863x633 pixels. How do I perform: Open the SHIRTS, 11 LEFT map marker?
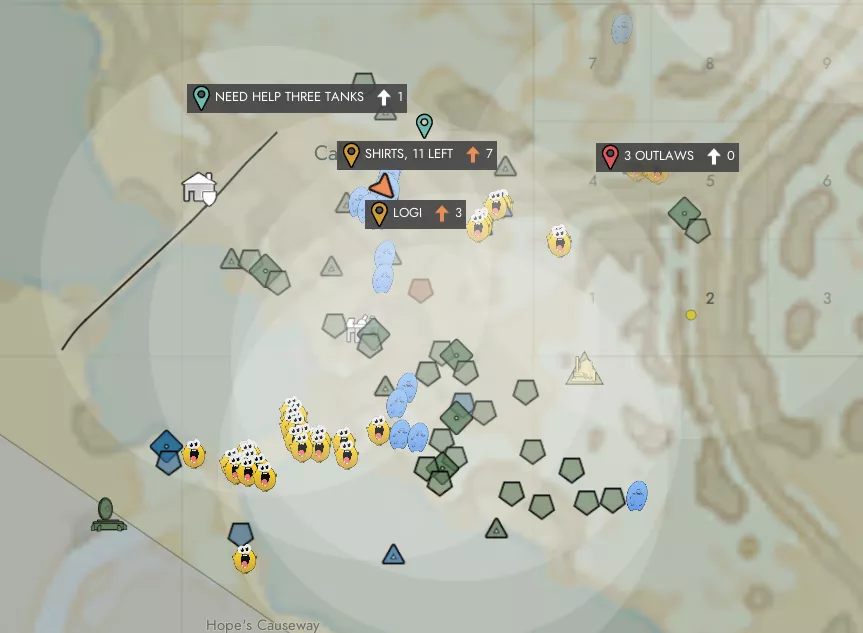[x=408, y=154]
